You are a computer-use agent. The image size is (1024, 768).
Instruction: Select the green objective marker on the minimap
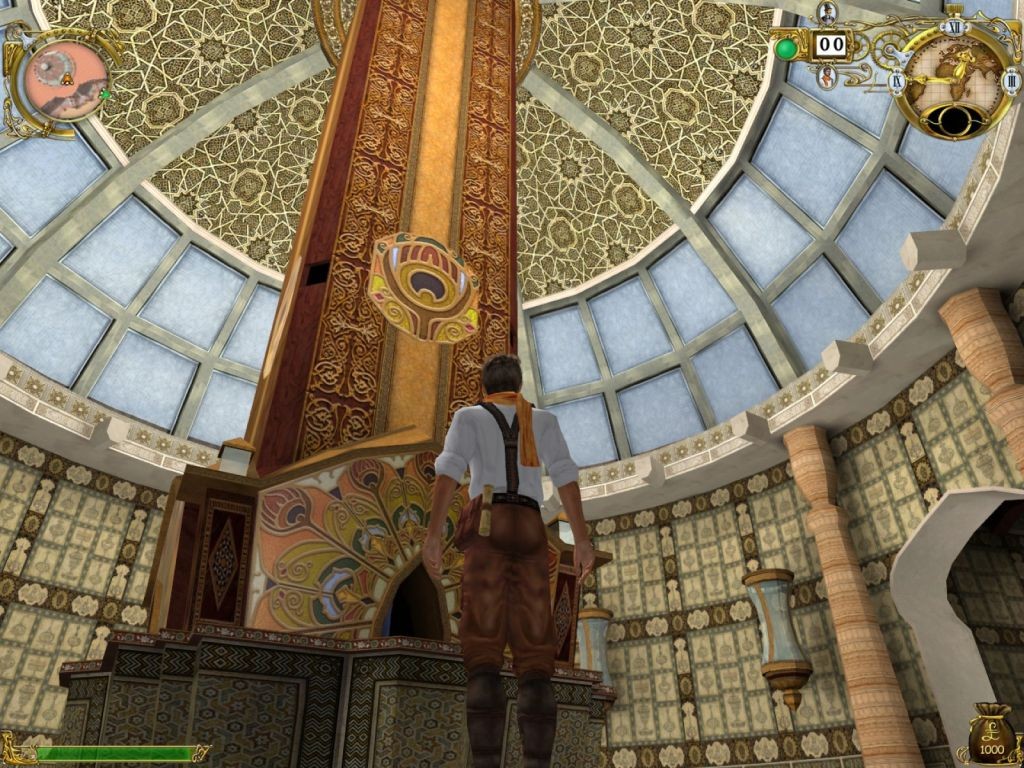(x=104, y=95)
